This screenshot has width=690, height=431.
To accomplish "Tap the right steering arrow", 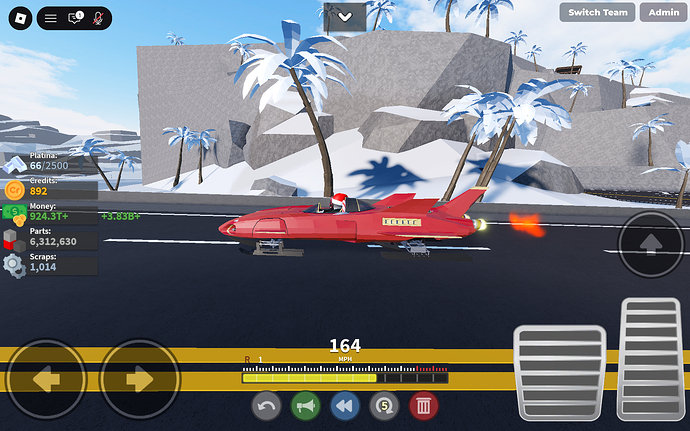I will 140,380.
